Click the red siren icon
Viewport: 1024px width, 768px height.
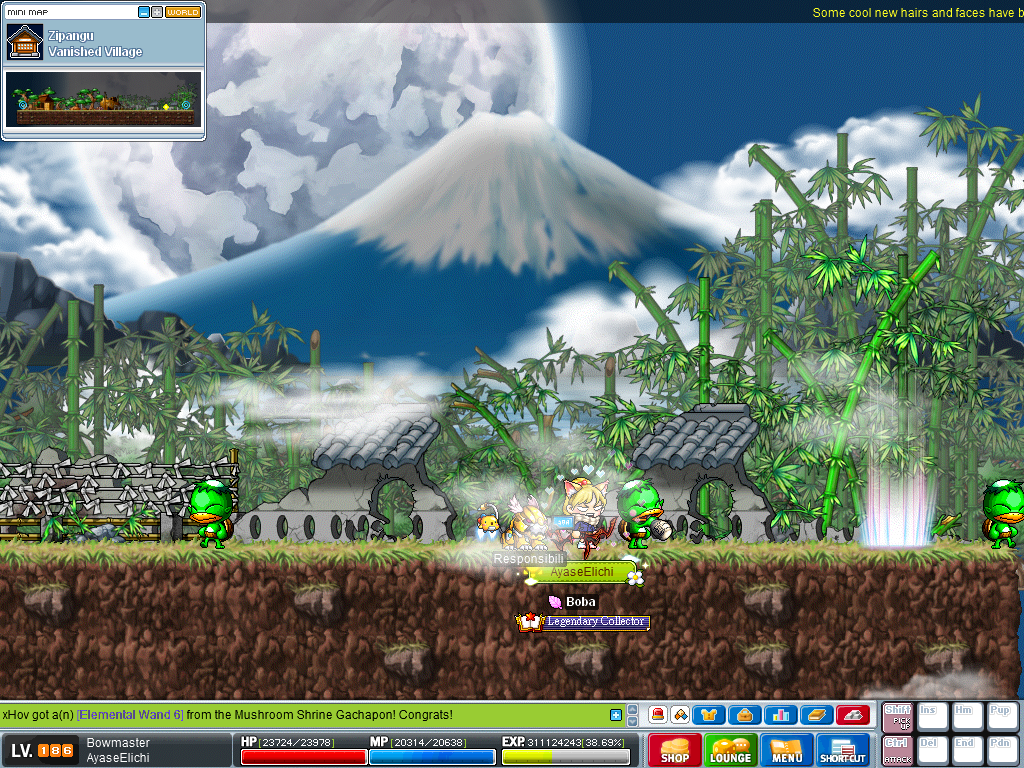(658, 715)
